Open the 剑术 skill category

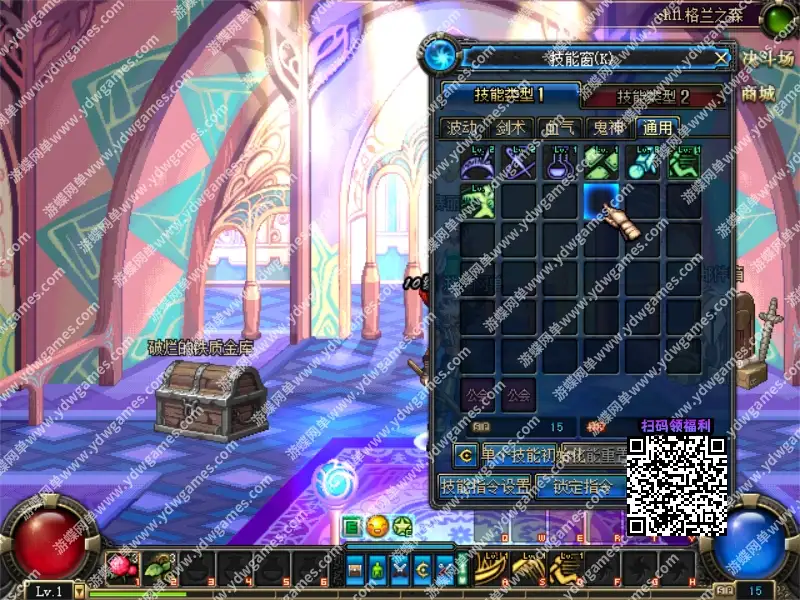coord(510,128)
